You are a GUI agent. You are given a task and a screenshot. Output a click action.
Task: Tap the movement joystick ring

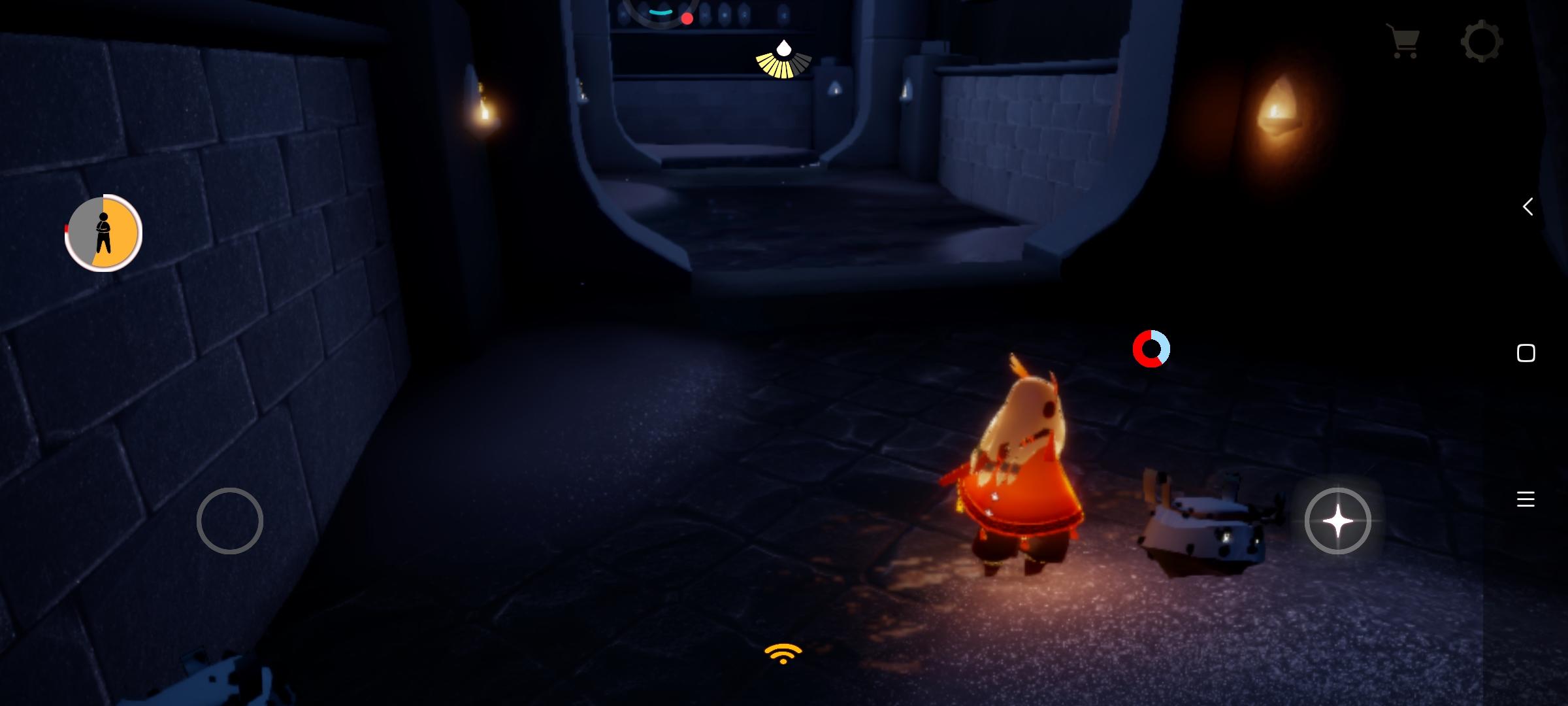pyautogui.click(x=230, y=521)
